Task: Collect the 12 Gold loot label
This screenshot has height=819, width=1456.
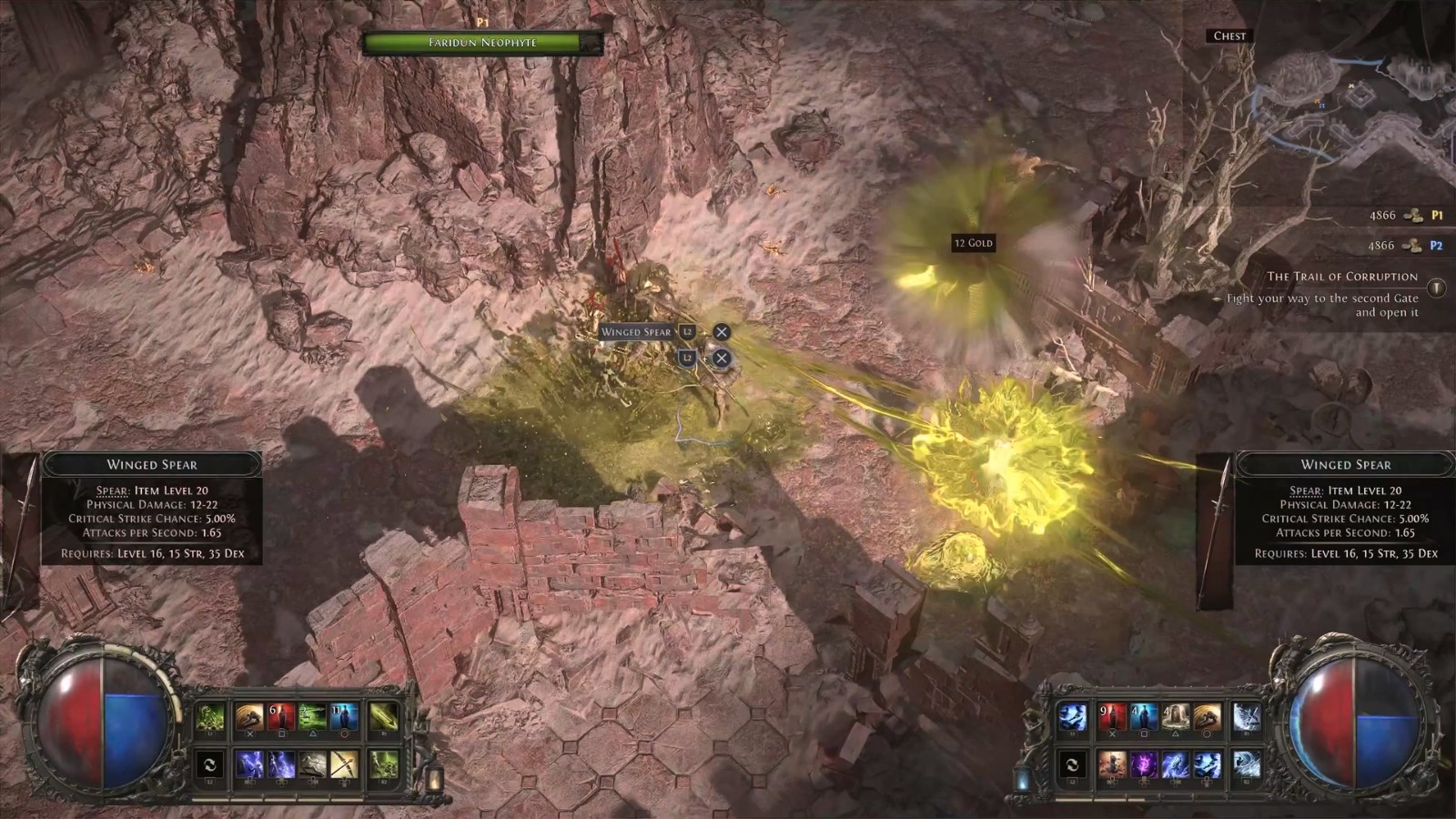Action: click(x=973, y=243)
